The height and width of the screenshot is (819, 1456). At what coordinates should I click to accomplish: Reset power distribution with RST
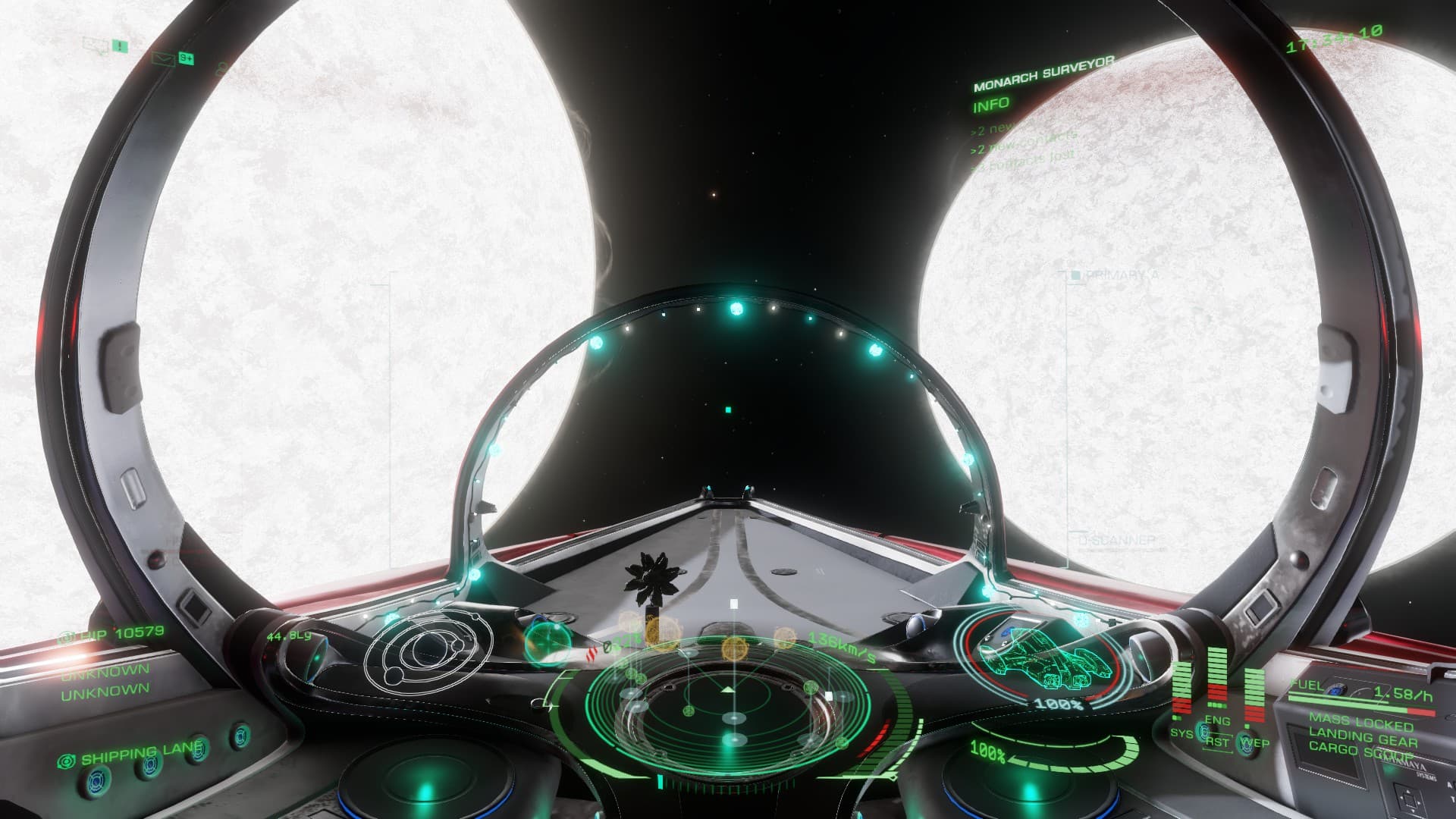pyautogui.click(x=1216, y=742)
